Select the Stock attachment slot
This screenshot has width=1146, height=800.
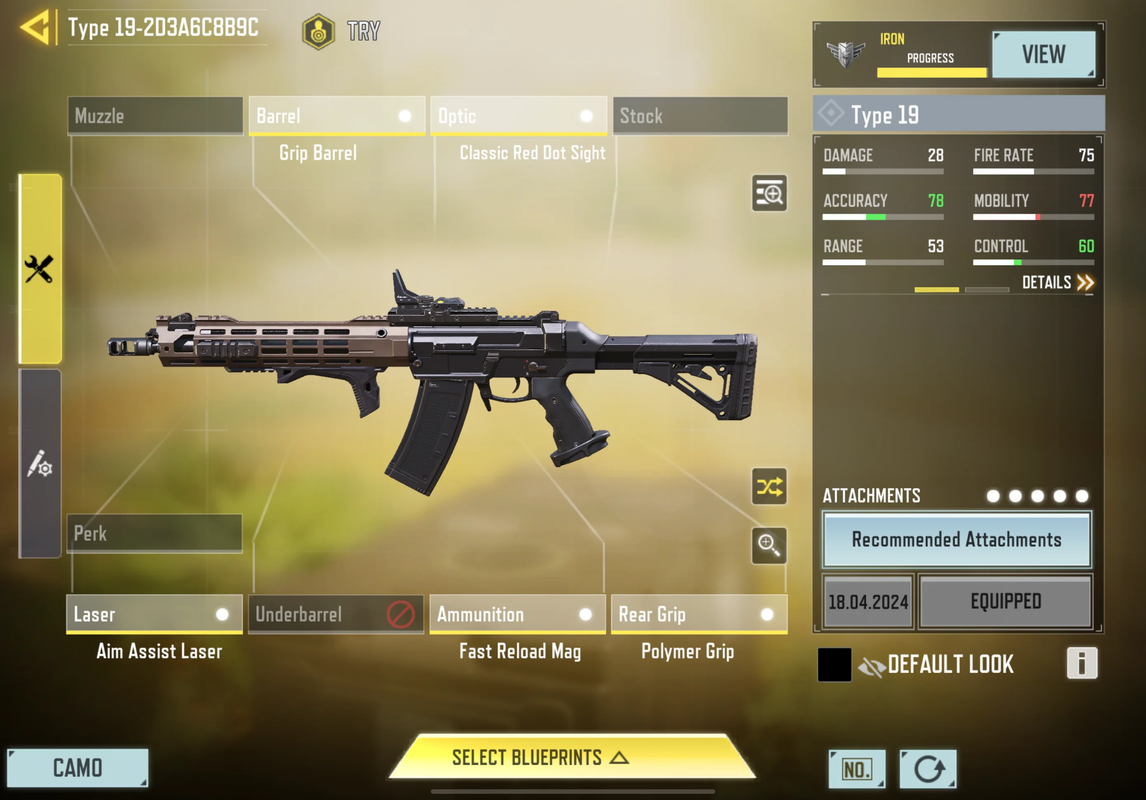coord(699,116)
